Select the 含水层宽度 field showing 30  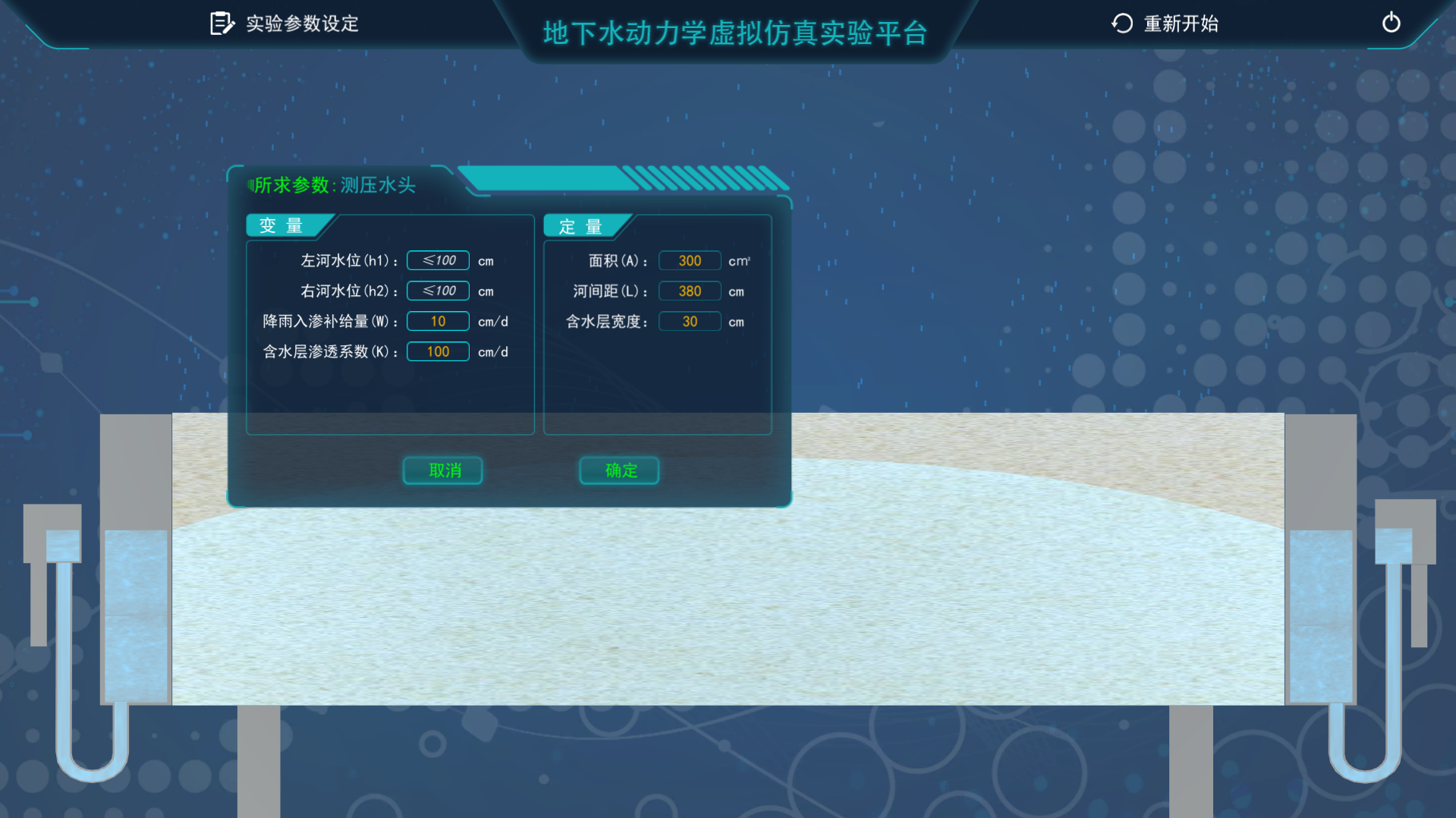(689, 321)
